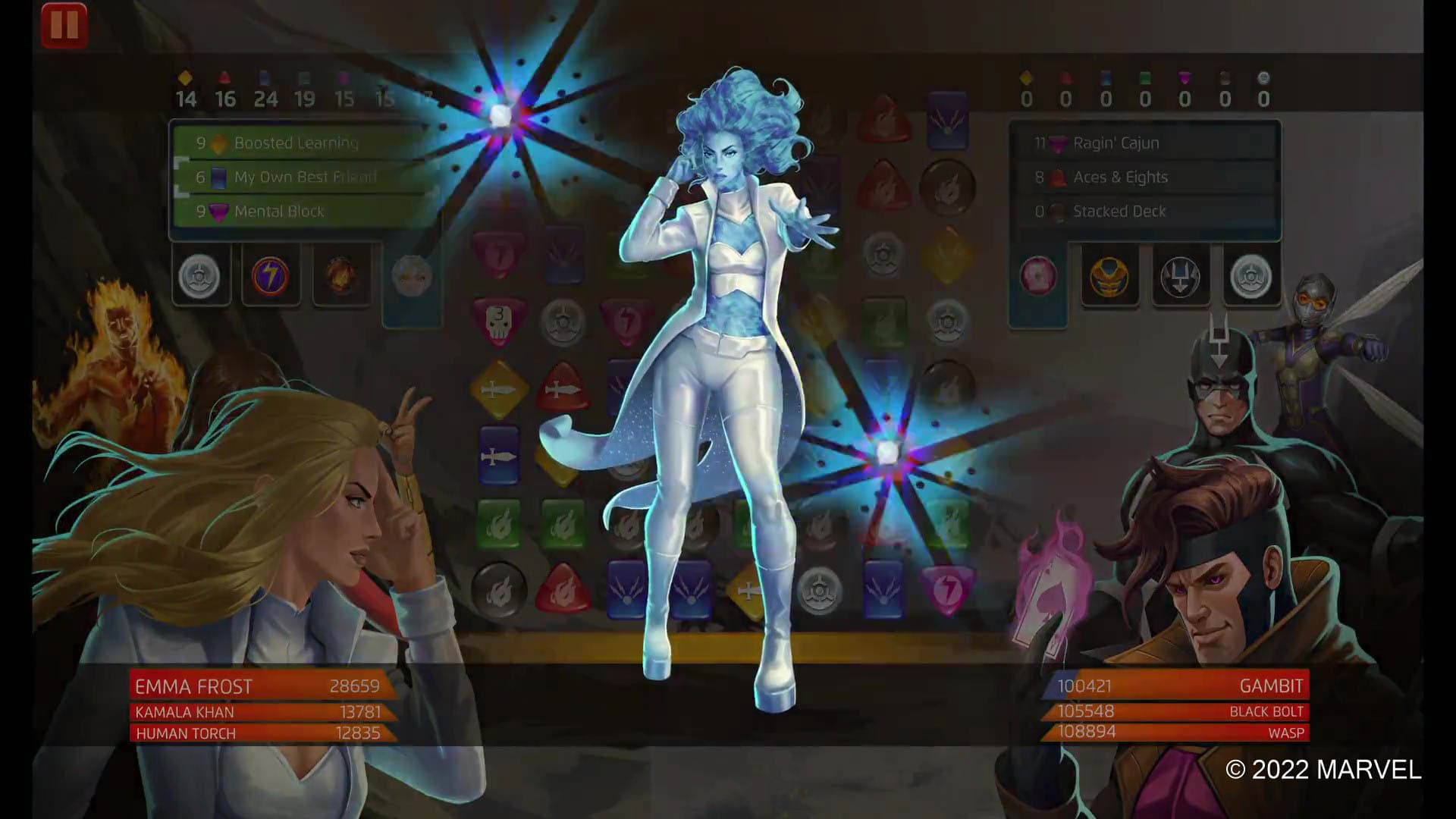This screenshot has height=819, width=1456.
Task: Select Kamala Khan's lightning power icon
Action: (270, 276)
